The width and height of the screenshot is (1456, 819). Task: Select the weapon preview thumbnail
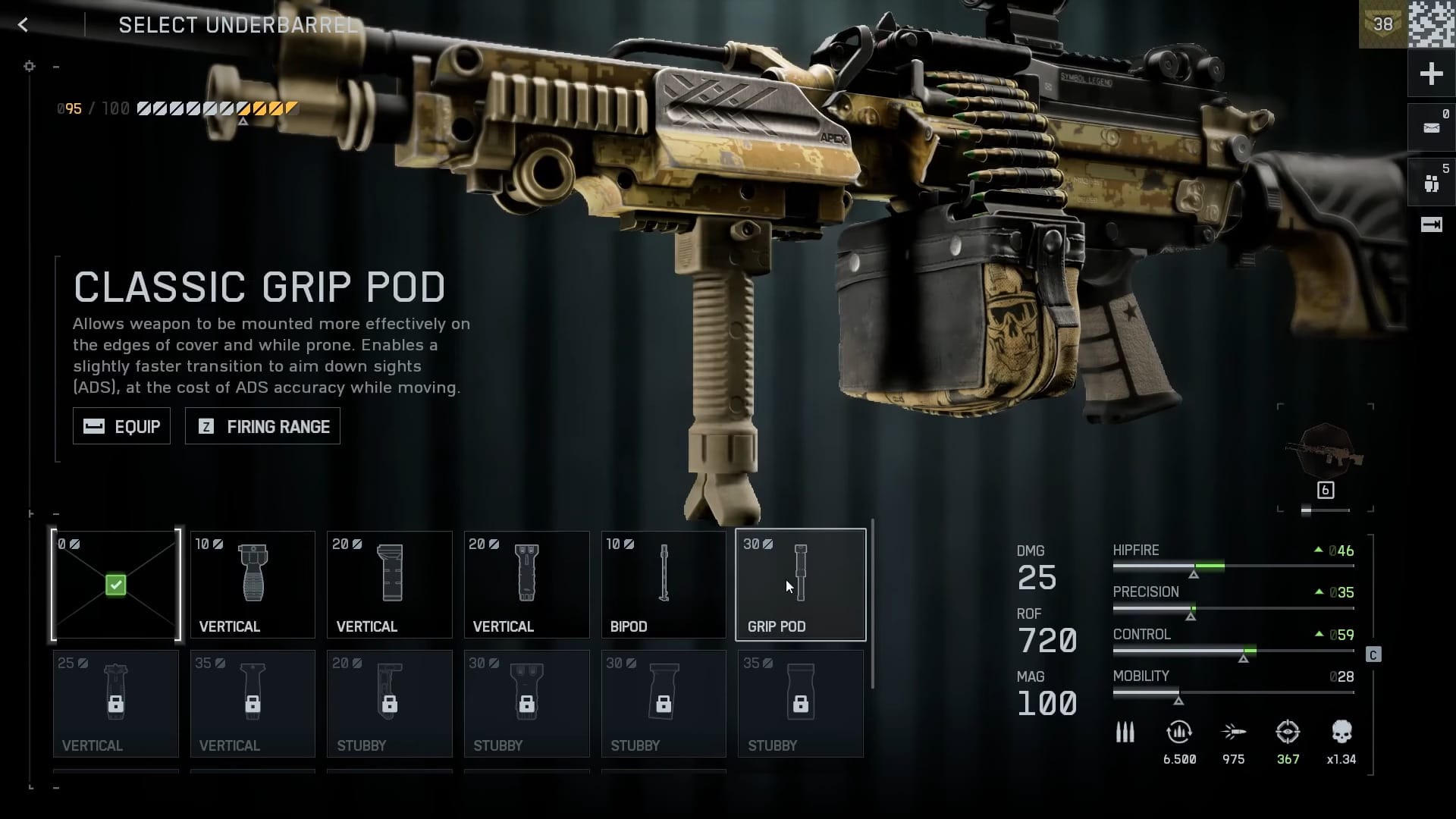coord(1325,455)
